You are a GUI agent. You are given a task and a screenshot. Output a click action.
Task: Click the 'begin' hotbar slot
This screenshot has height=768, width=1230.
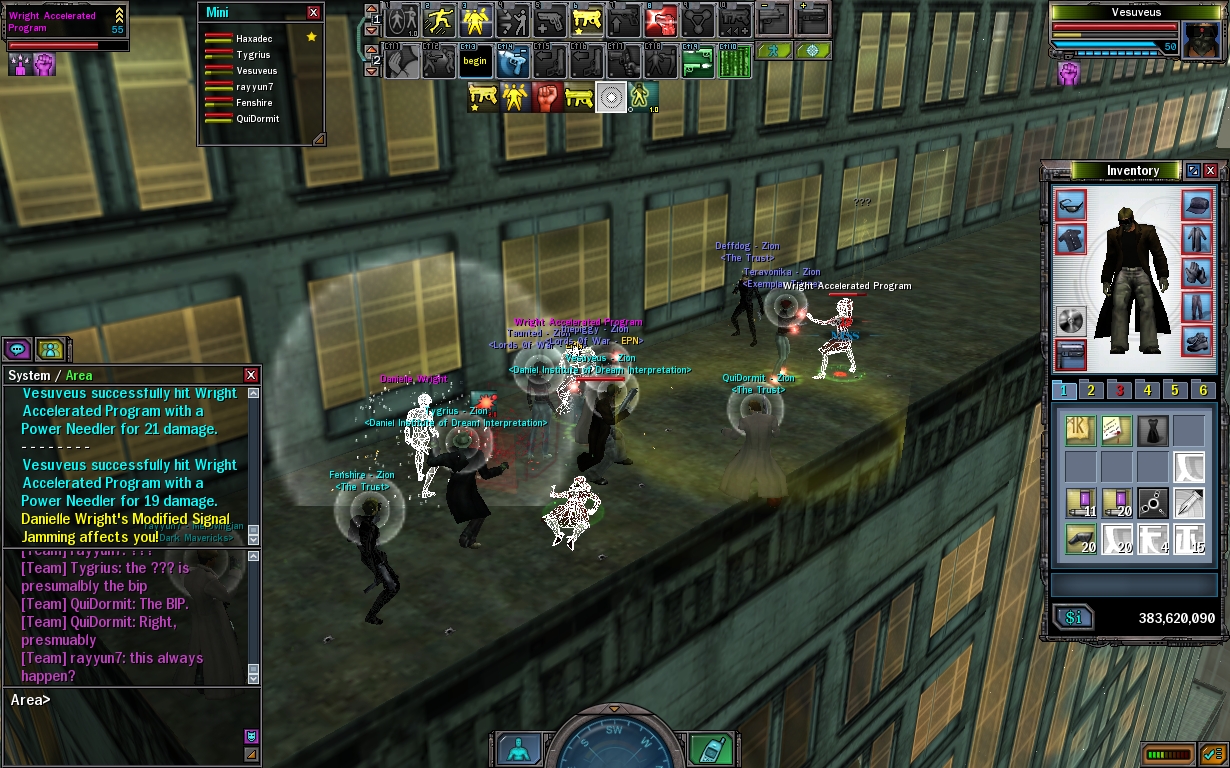[475, 61]
